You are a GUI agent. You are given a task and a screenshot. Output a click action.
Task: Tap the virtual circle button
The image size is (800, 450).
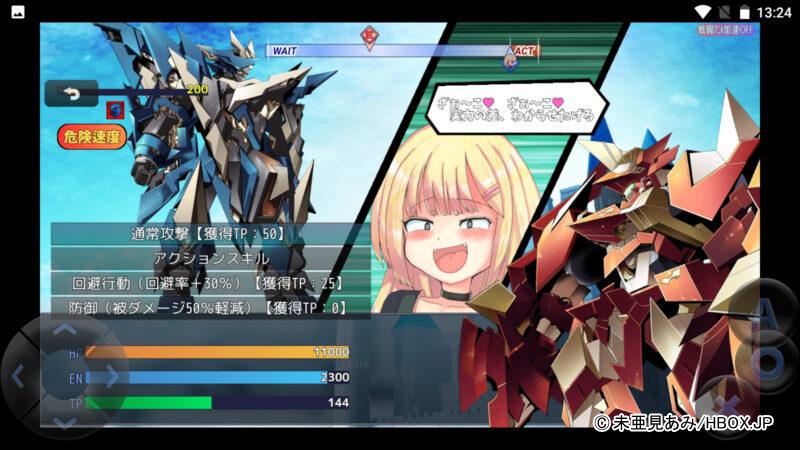pyautogui.click(x=767, y=361)
